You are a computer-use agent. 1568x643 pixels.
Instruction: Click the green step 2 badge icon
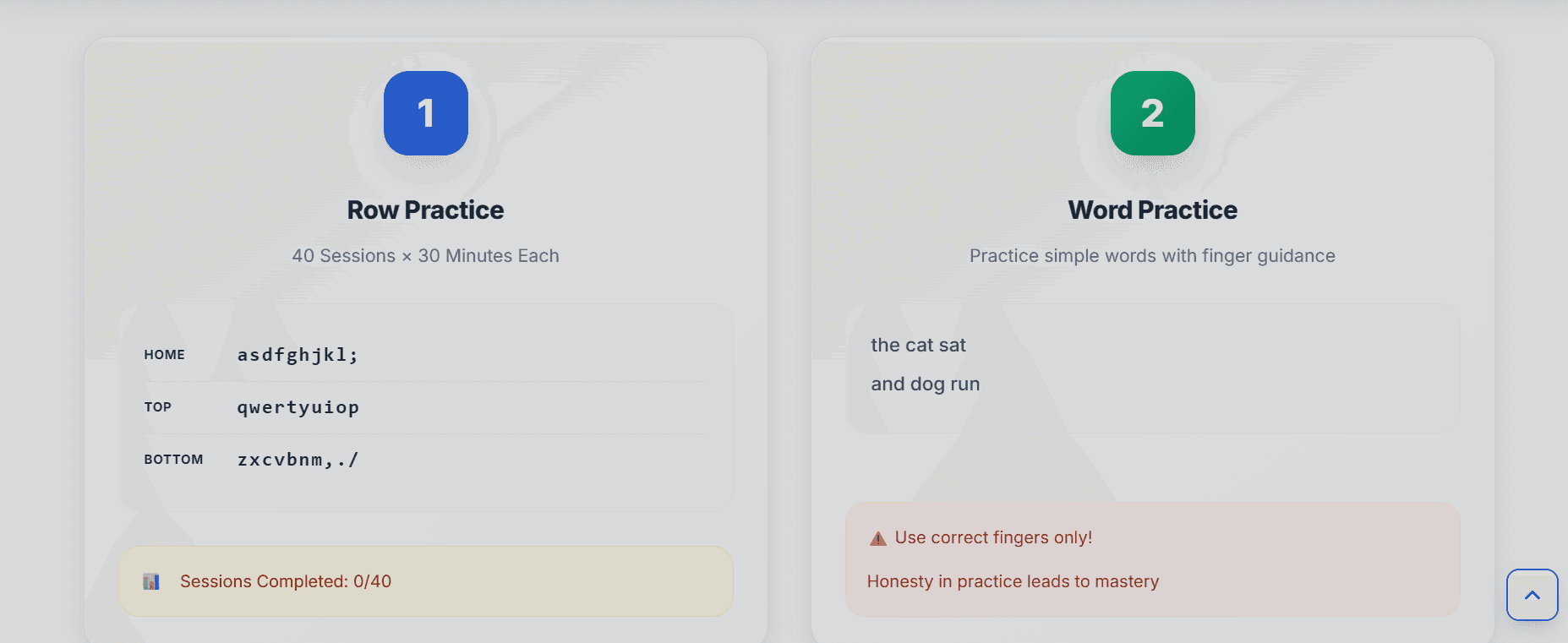point(1152,113)
